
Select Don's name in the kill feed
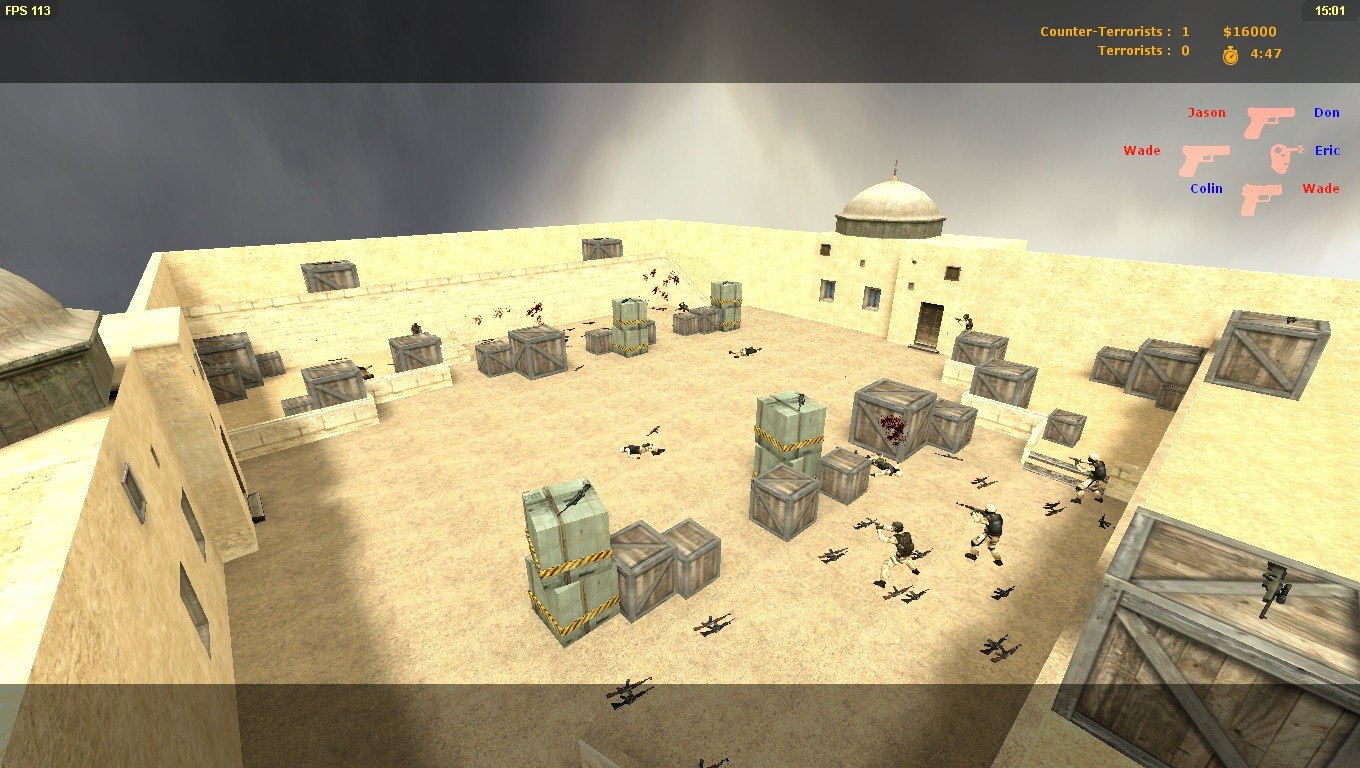(1326, 112)
